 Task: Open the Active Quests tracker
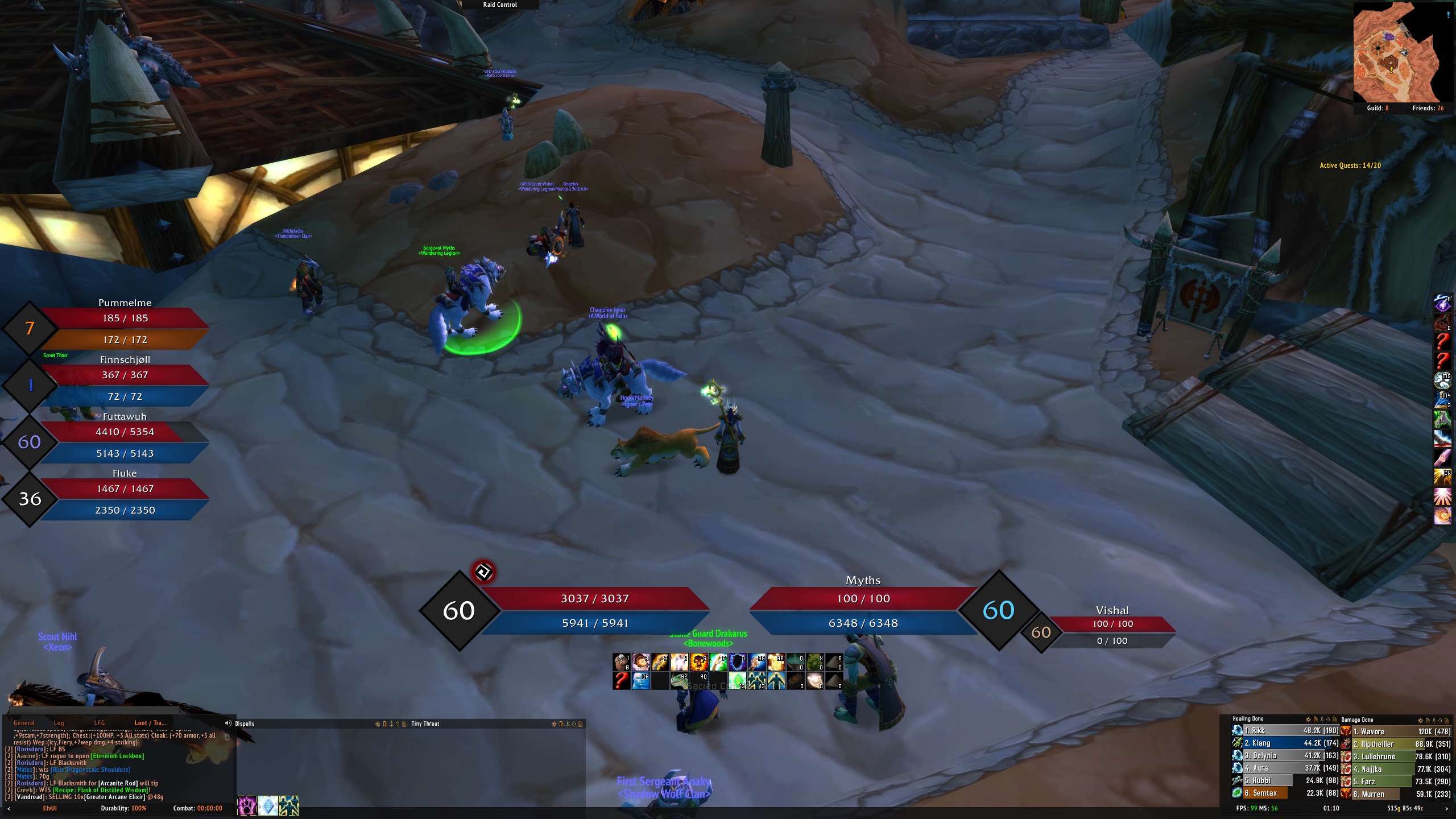(1350, 166)
